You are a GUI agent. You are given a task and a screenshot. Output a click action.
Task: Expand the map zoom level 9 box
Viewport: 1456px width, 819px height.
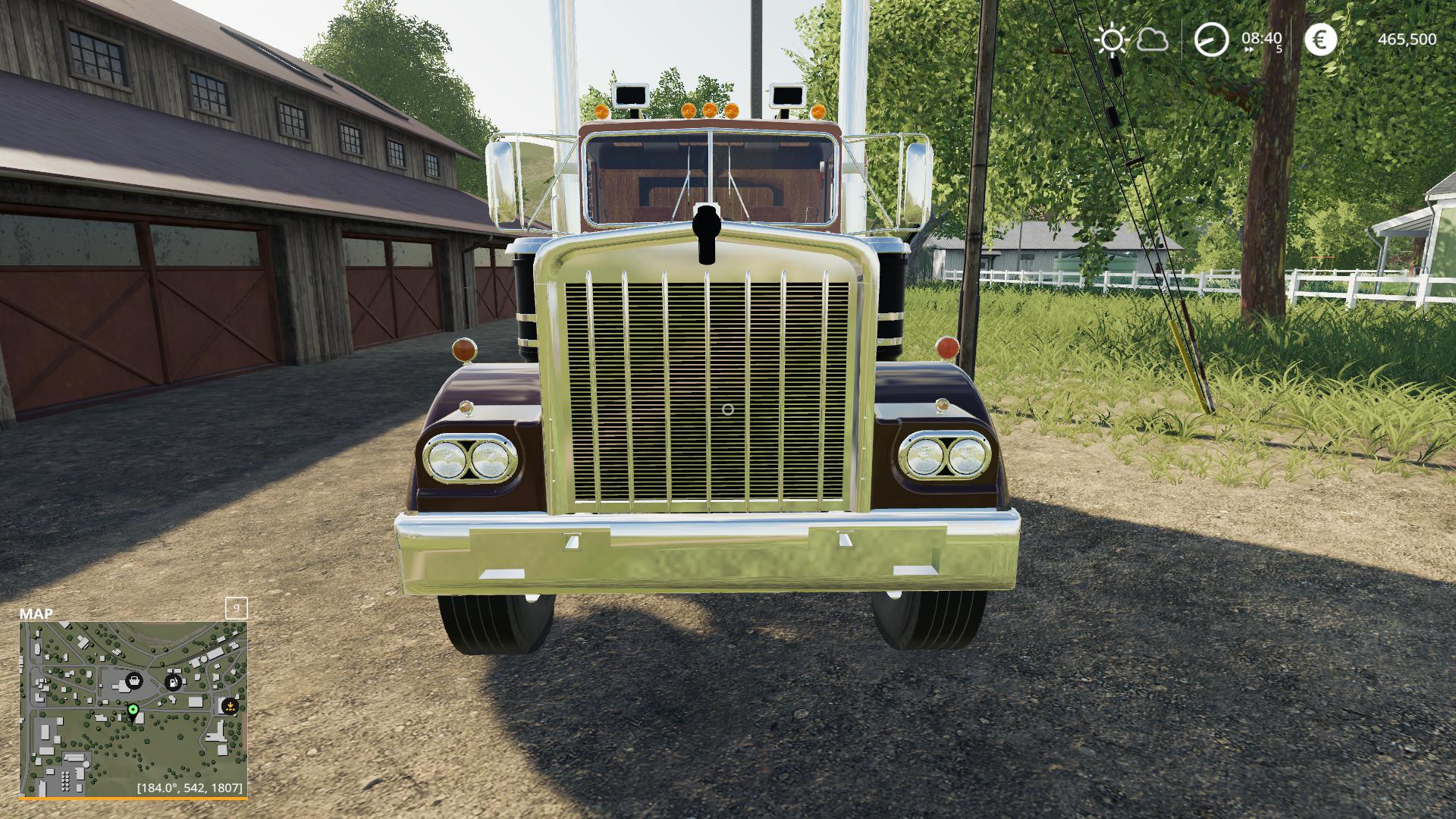point(237,609)
